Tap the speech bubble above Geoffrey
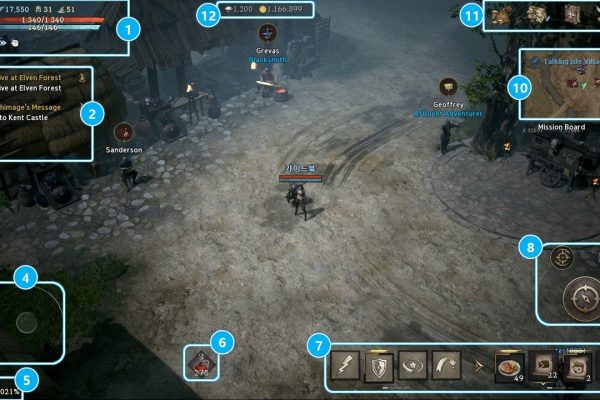This screenshot has width=600, height=400. point(448,86)
